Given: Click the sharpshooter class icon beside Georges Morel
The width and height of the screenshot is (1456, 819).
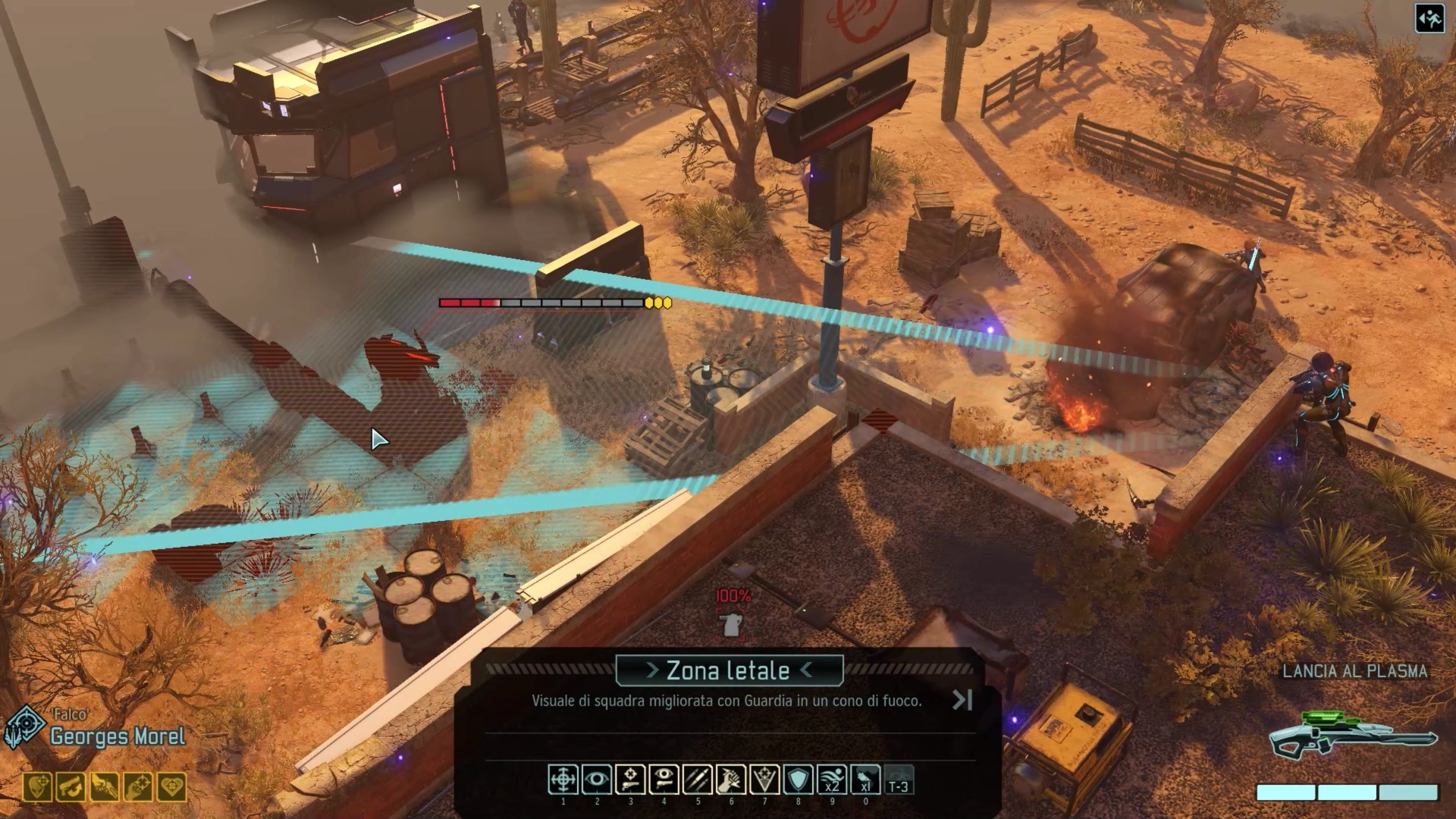Looking at the screenshot, I should tap(24, 726).
